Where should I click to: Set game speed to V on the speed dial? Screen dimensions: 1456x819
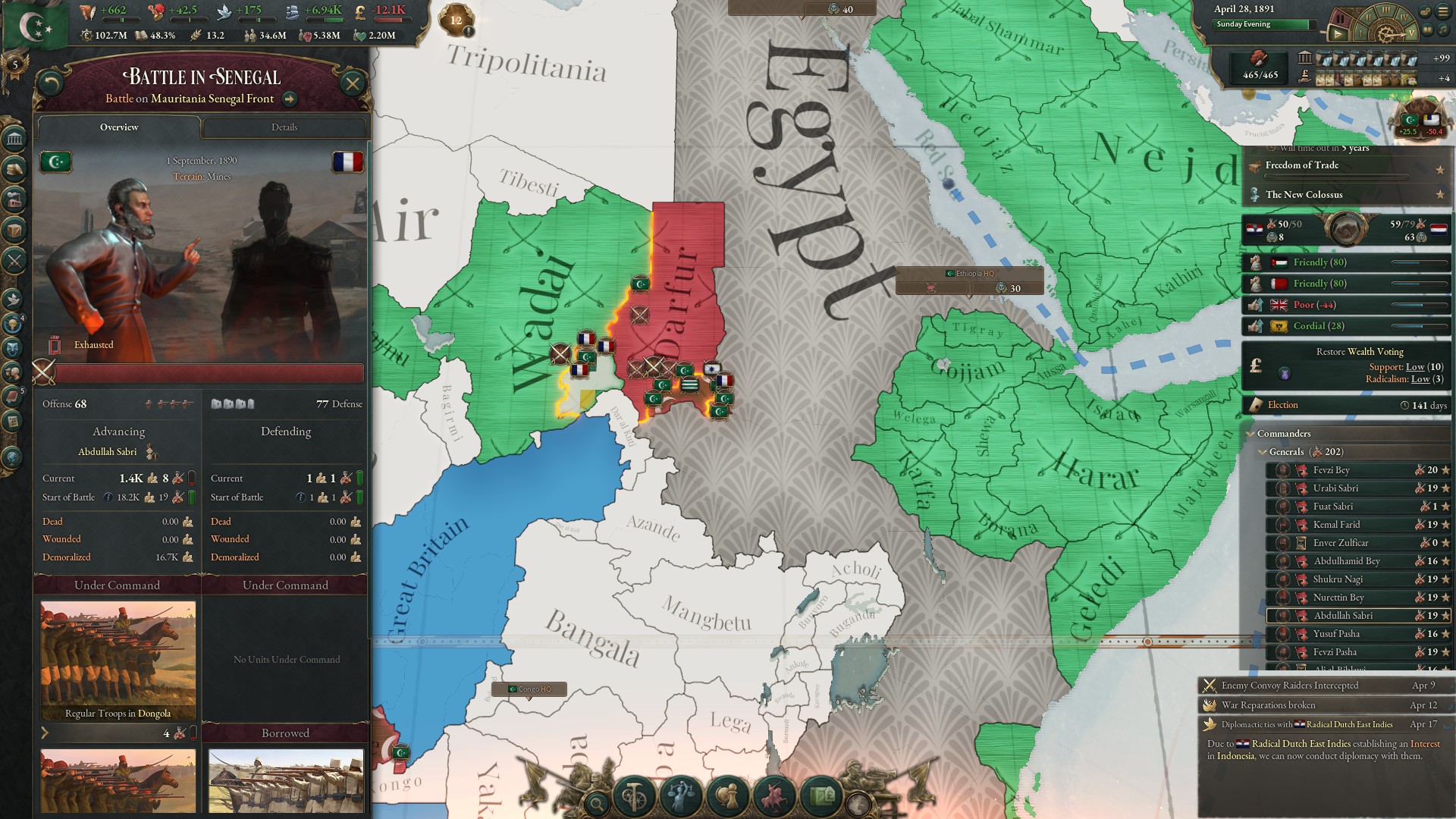(1411, 34)
